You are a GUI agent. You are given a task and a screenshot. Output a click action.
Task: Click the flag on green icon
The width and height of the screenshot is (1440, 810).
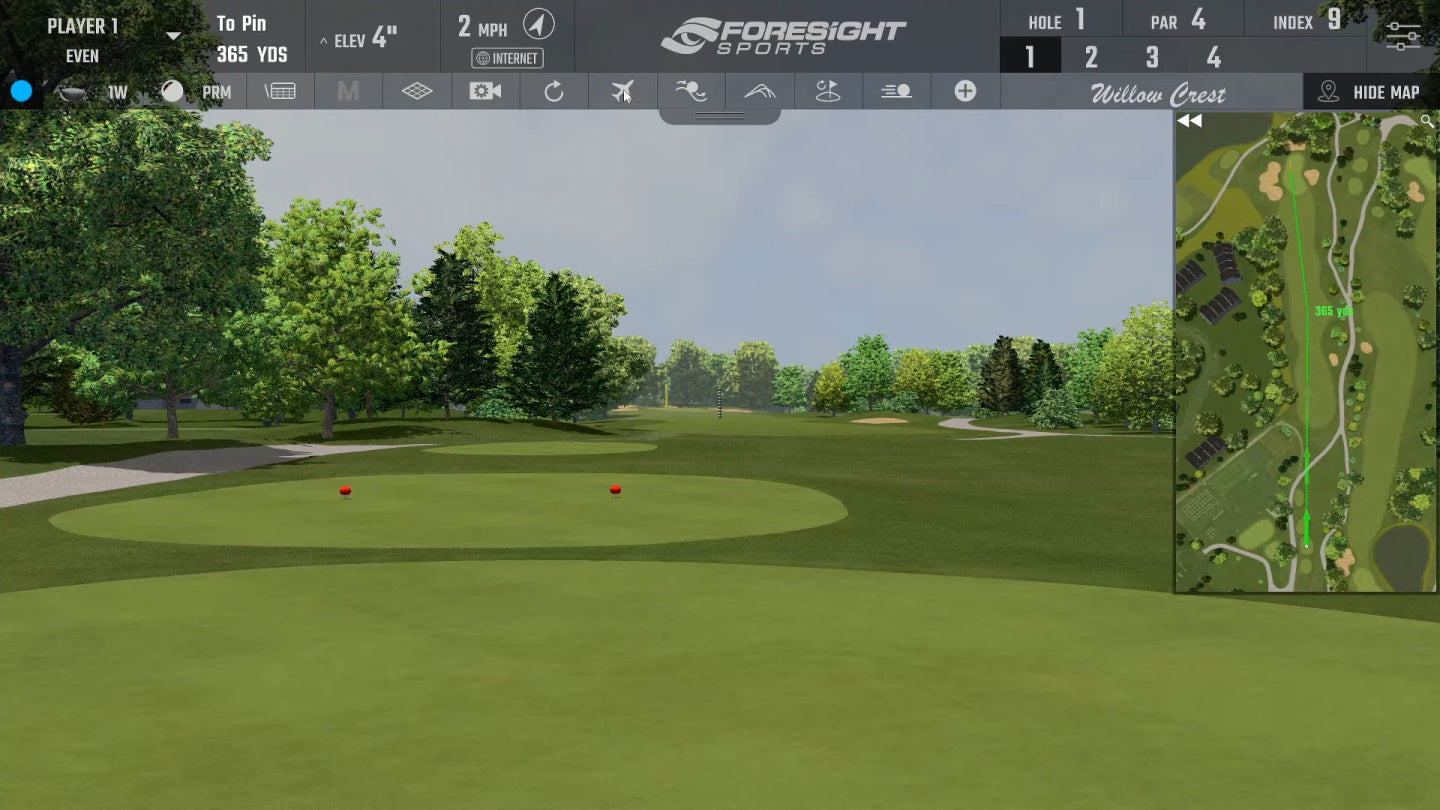(828, 92)
